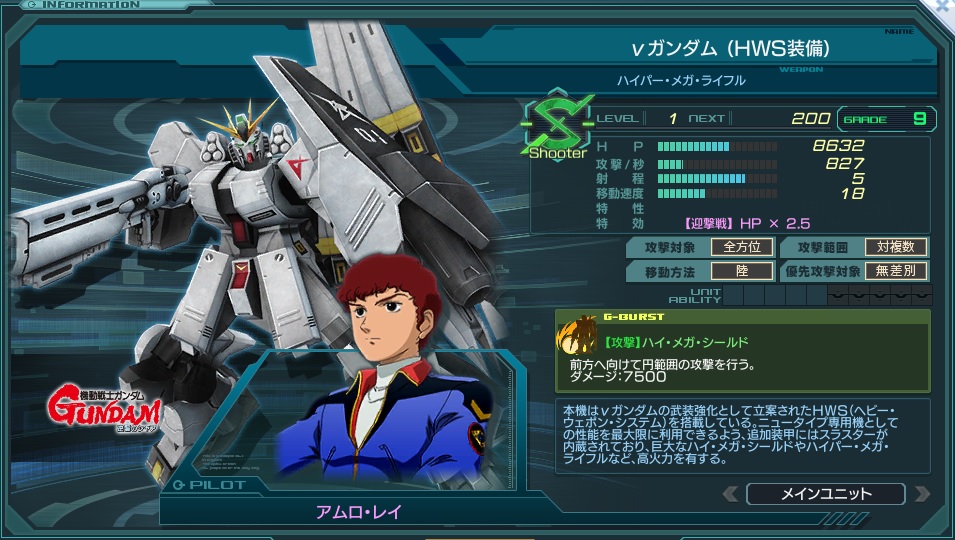
Task: Close the unit information window
Action: click(x=944, y=6)
